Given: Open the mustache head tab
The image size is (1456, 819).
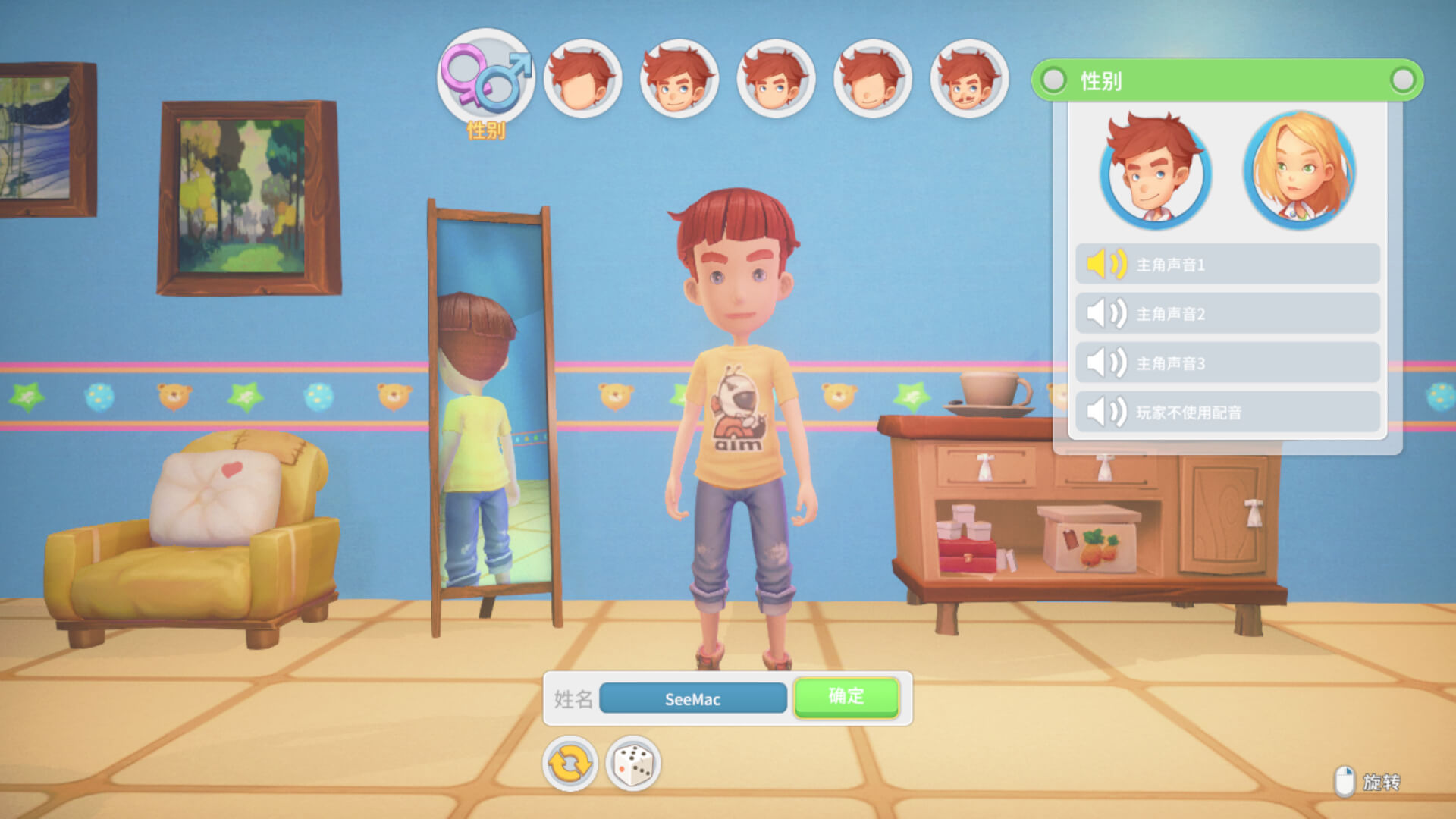Looking at the screenshot, I should pyautogui.click(x=969, y=79).
